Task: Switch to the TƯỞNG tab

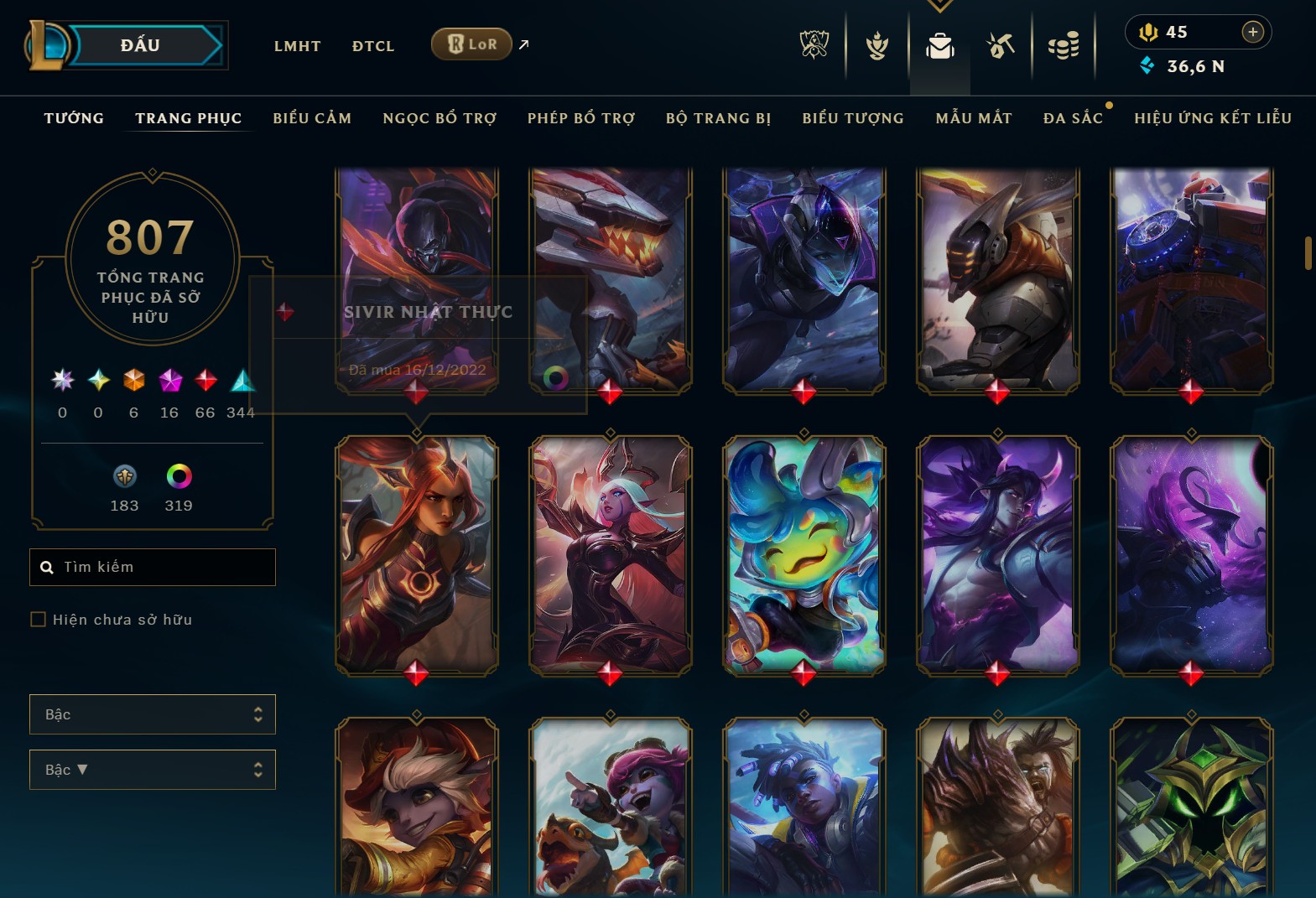Action: pos(74,118)
